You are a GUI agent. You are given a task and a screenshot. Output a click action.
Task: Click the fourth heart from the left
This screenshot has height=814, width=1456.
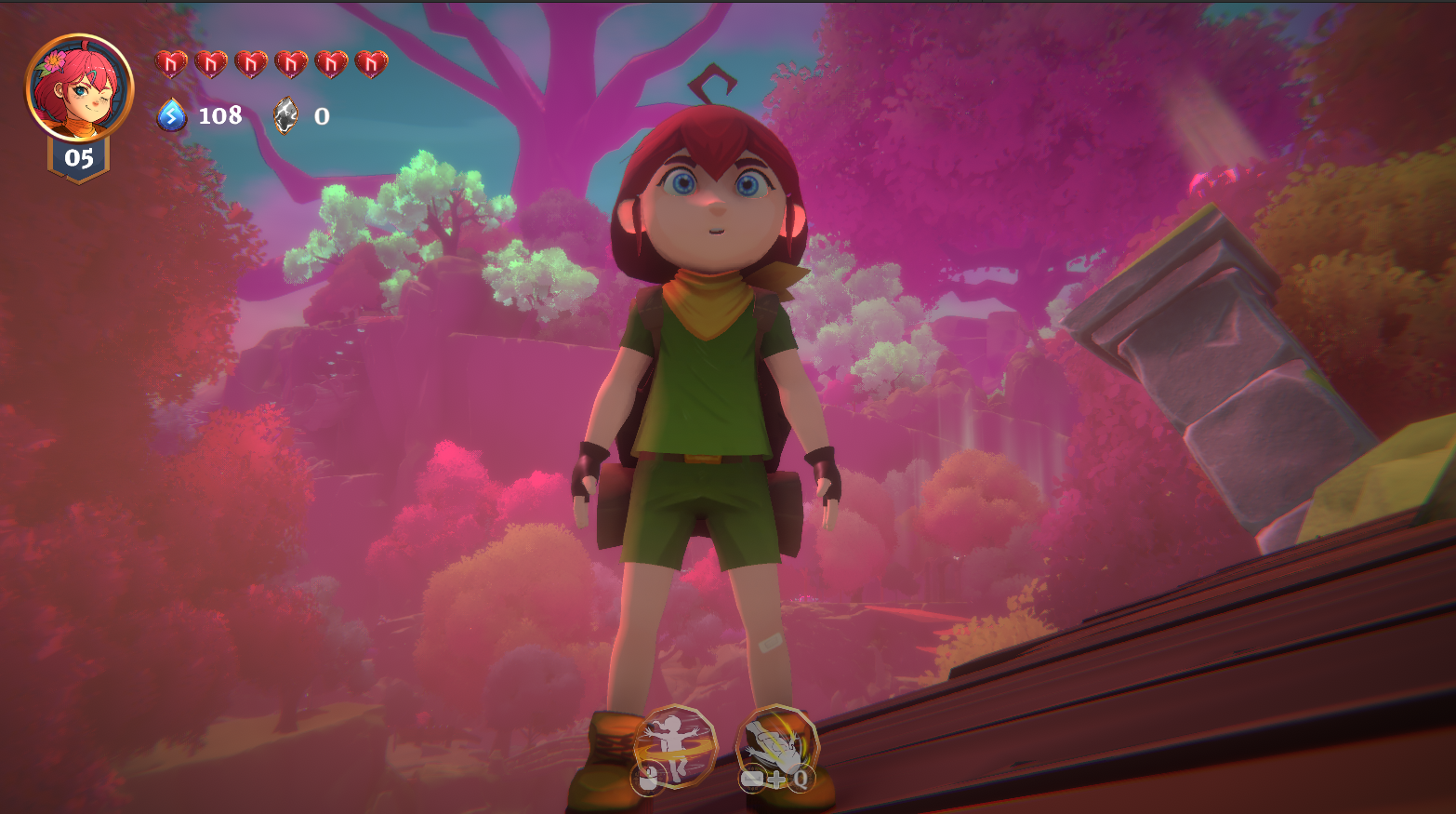tap(293, 63)
